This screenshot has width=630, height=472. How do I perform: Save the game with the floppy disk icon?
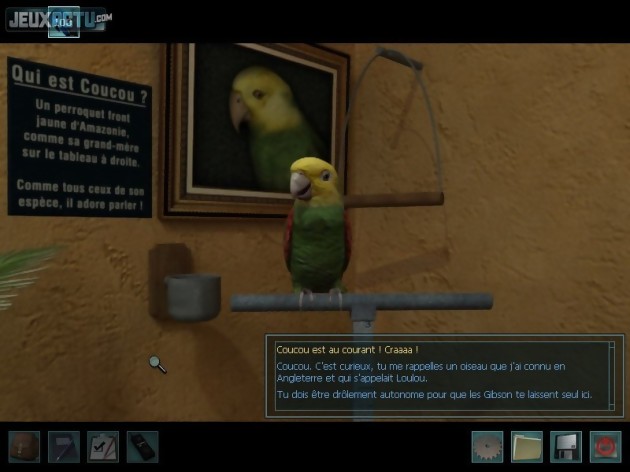click(x=566, y=446)
